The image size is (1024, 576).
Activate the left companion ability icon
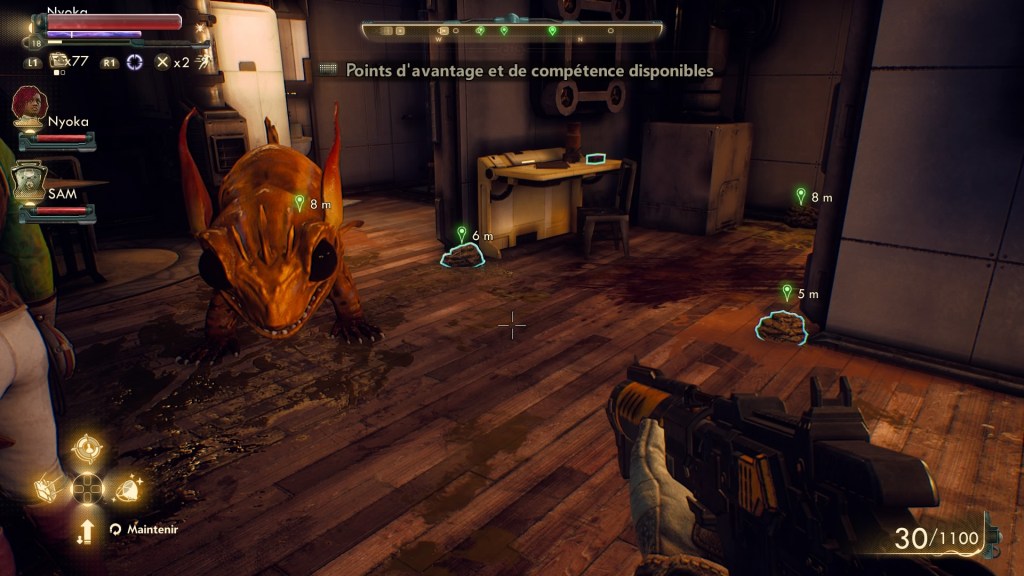(x=48, y=487)
